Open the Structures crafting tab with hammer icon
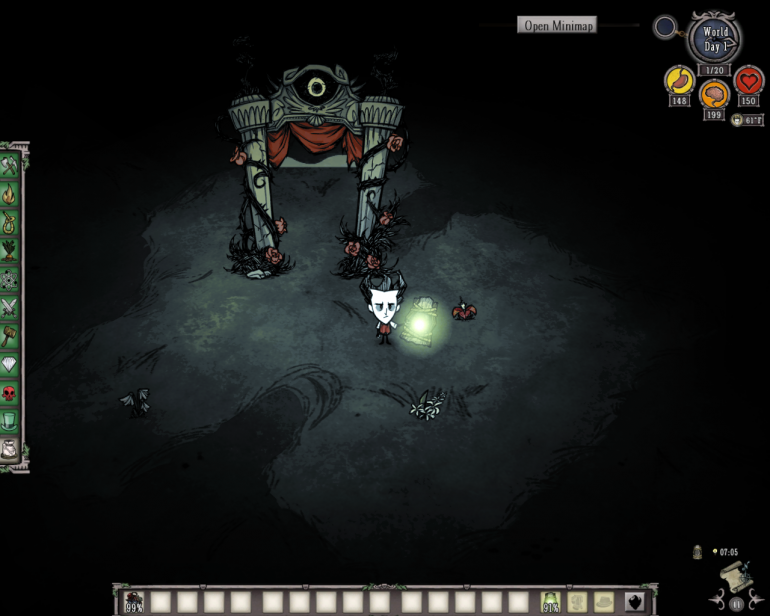The image size is (770, 616). tap(11, 335)
